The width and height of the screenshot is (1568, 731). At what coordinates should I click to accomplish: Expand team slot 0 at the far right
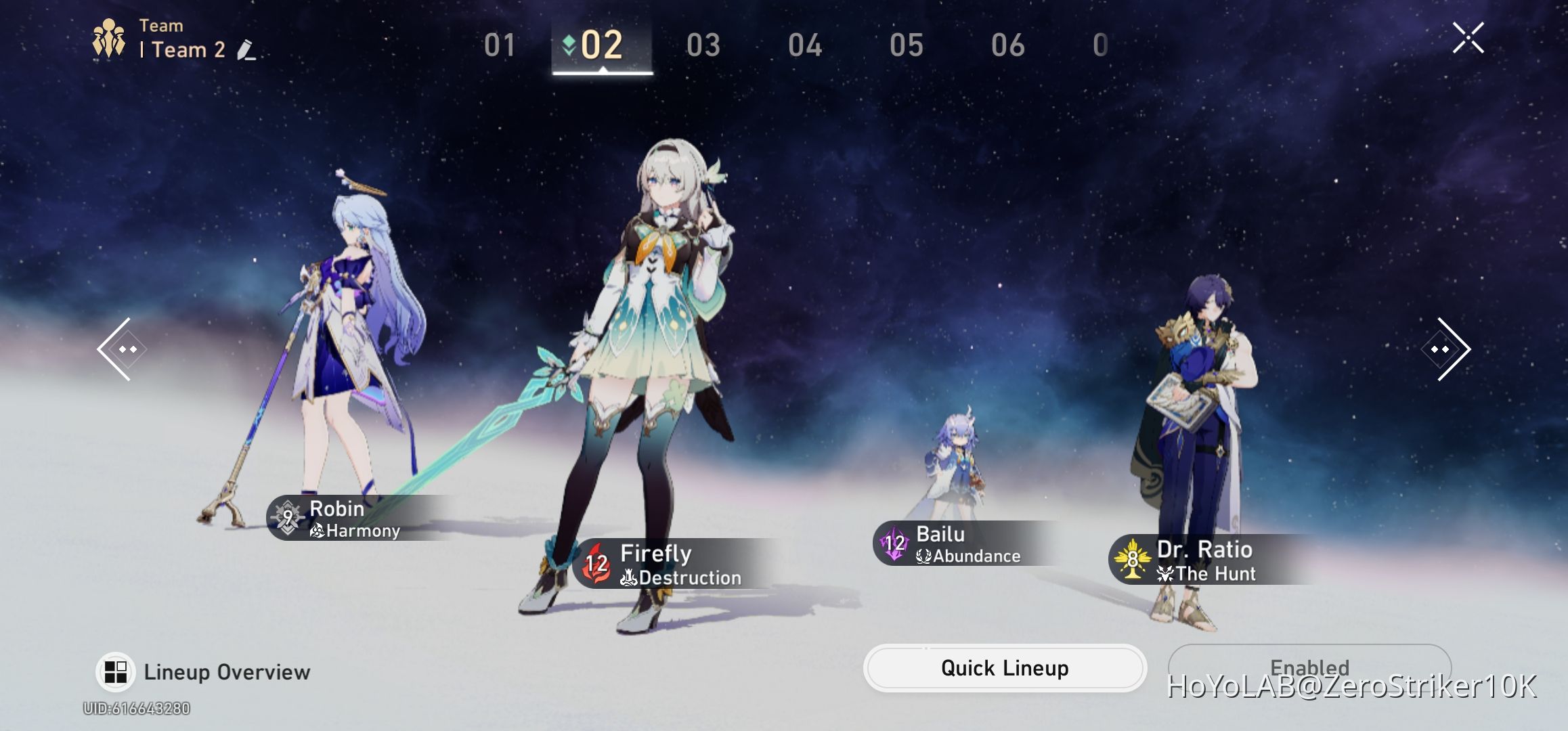[x=1100, y=45]
